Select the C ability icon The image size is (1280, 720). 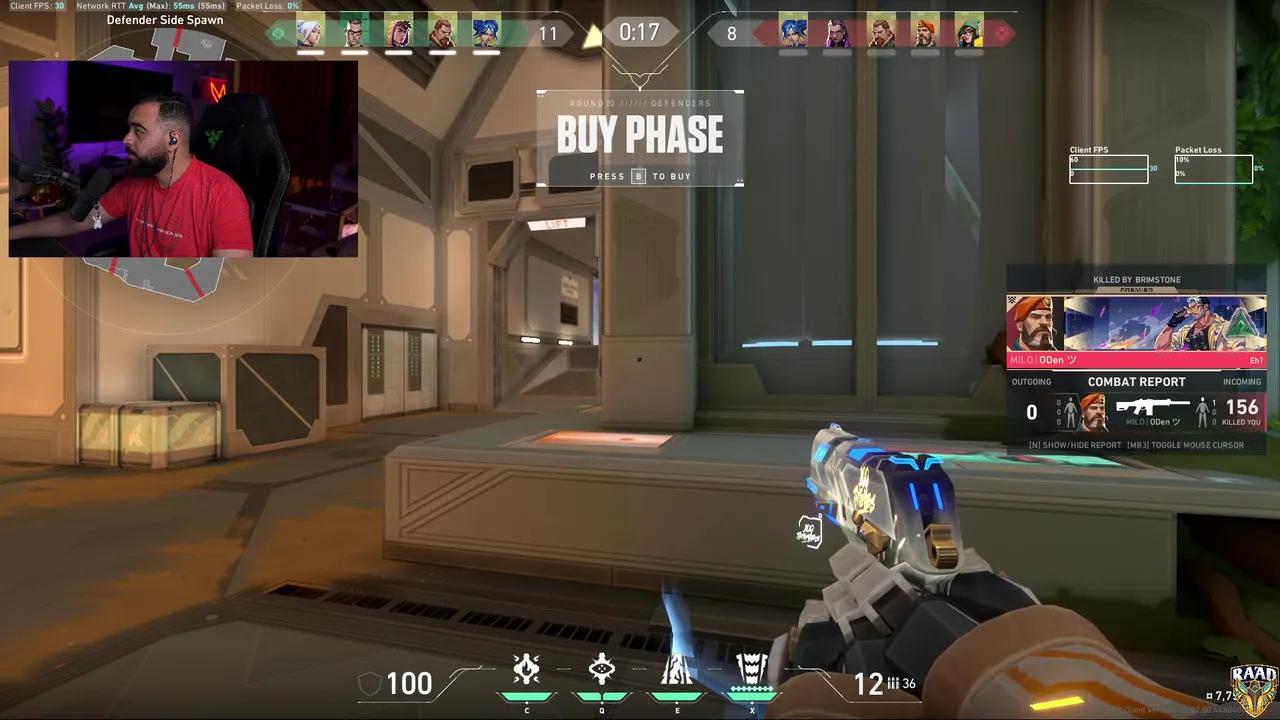526,672
